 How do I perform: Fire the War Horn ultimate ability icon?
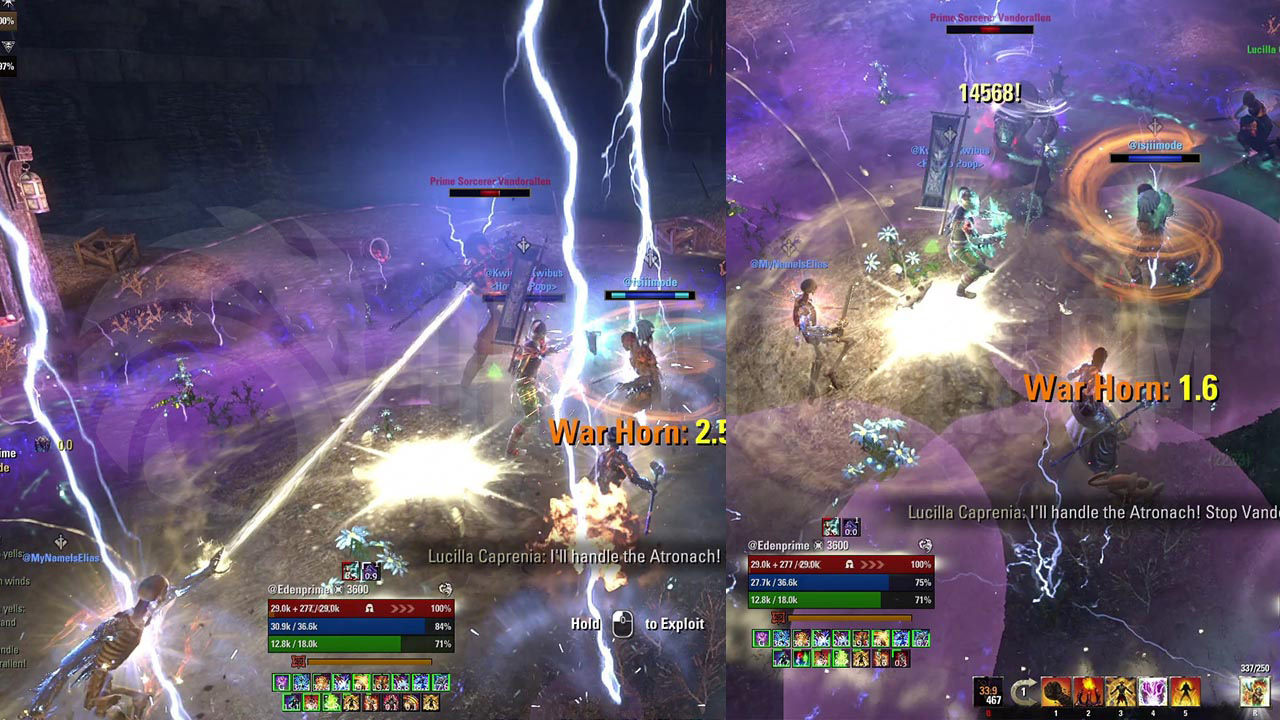pos(1254,692)
